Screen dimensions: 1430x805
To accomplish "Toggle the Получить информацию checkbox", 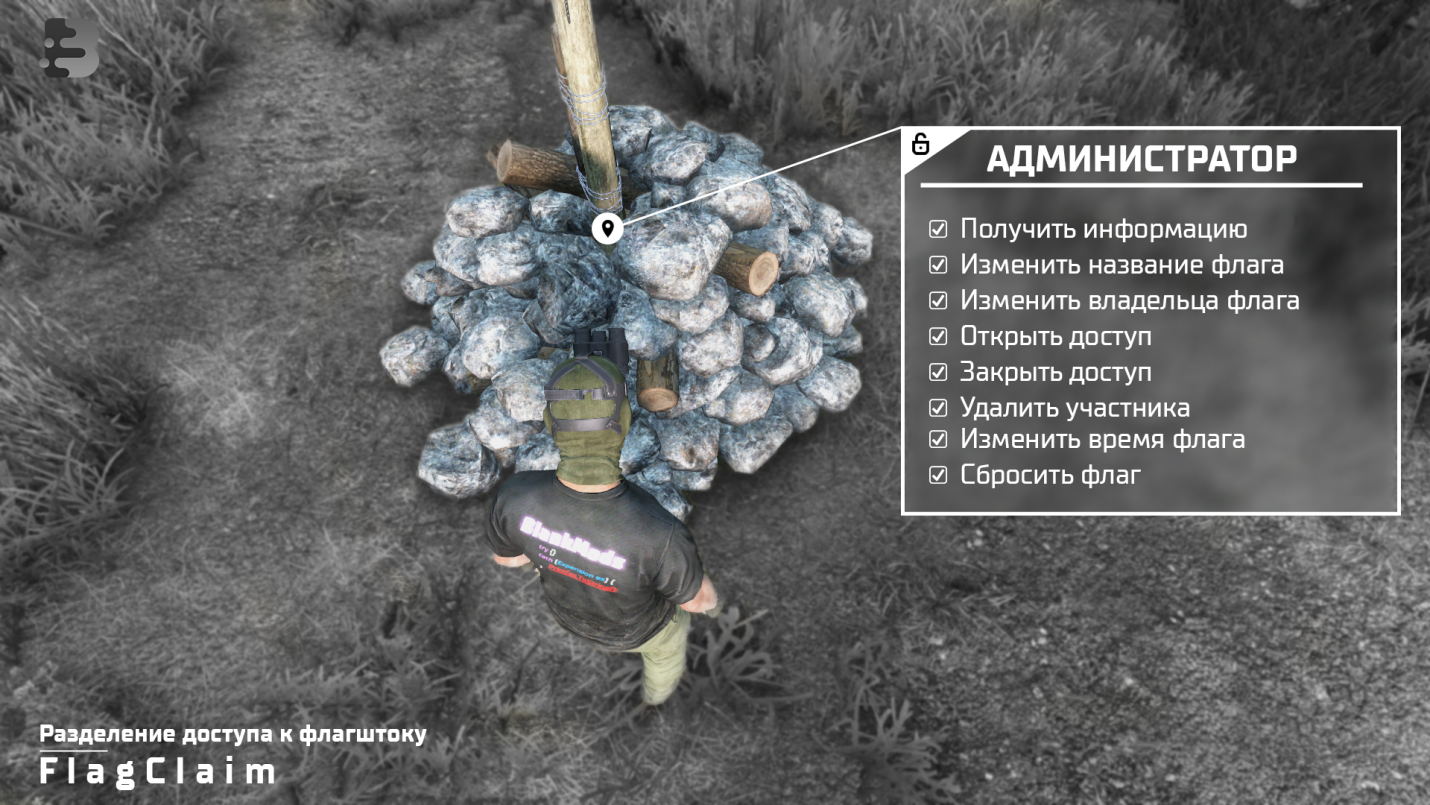I will tap(938, 229).
